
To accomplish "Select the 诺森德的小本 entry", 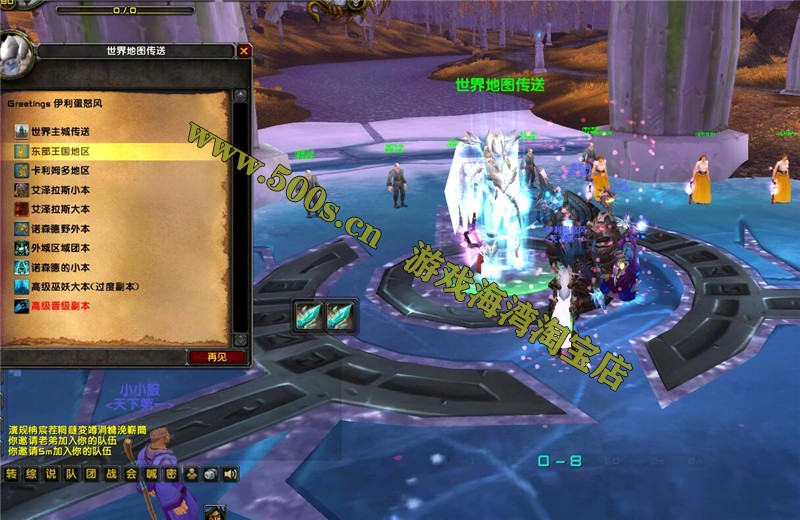I will click(x=60, y=267).
